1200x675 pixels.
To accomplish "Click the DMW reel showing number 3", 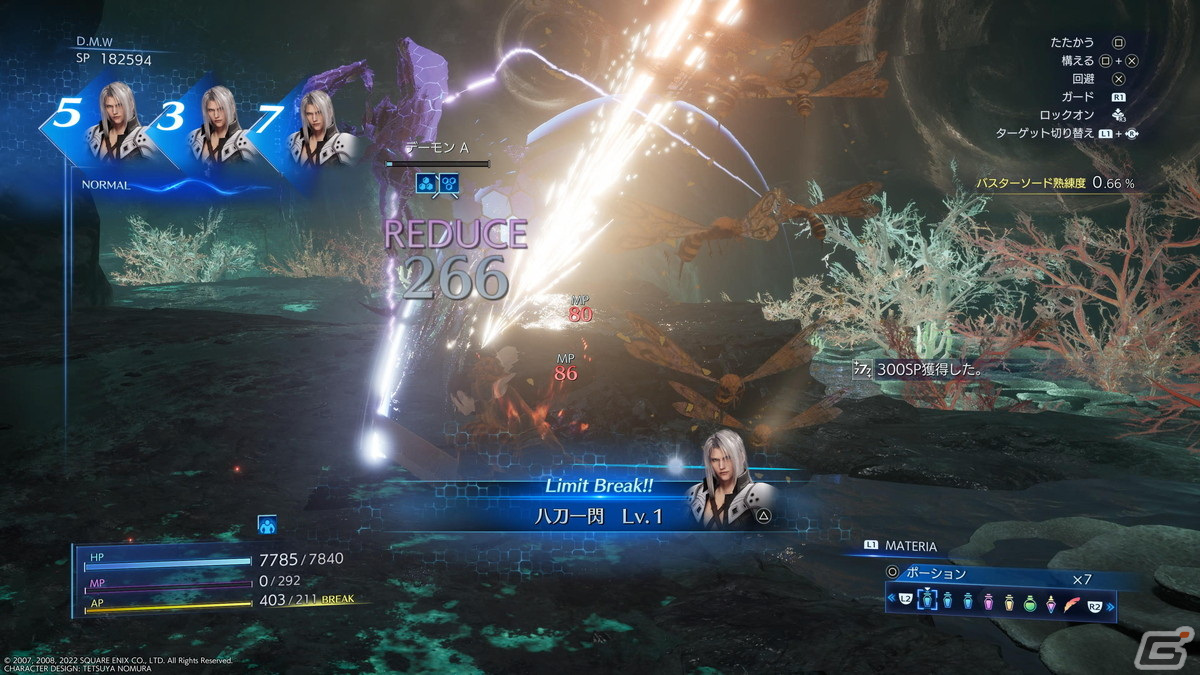I will (200, 123).
